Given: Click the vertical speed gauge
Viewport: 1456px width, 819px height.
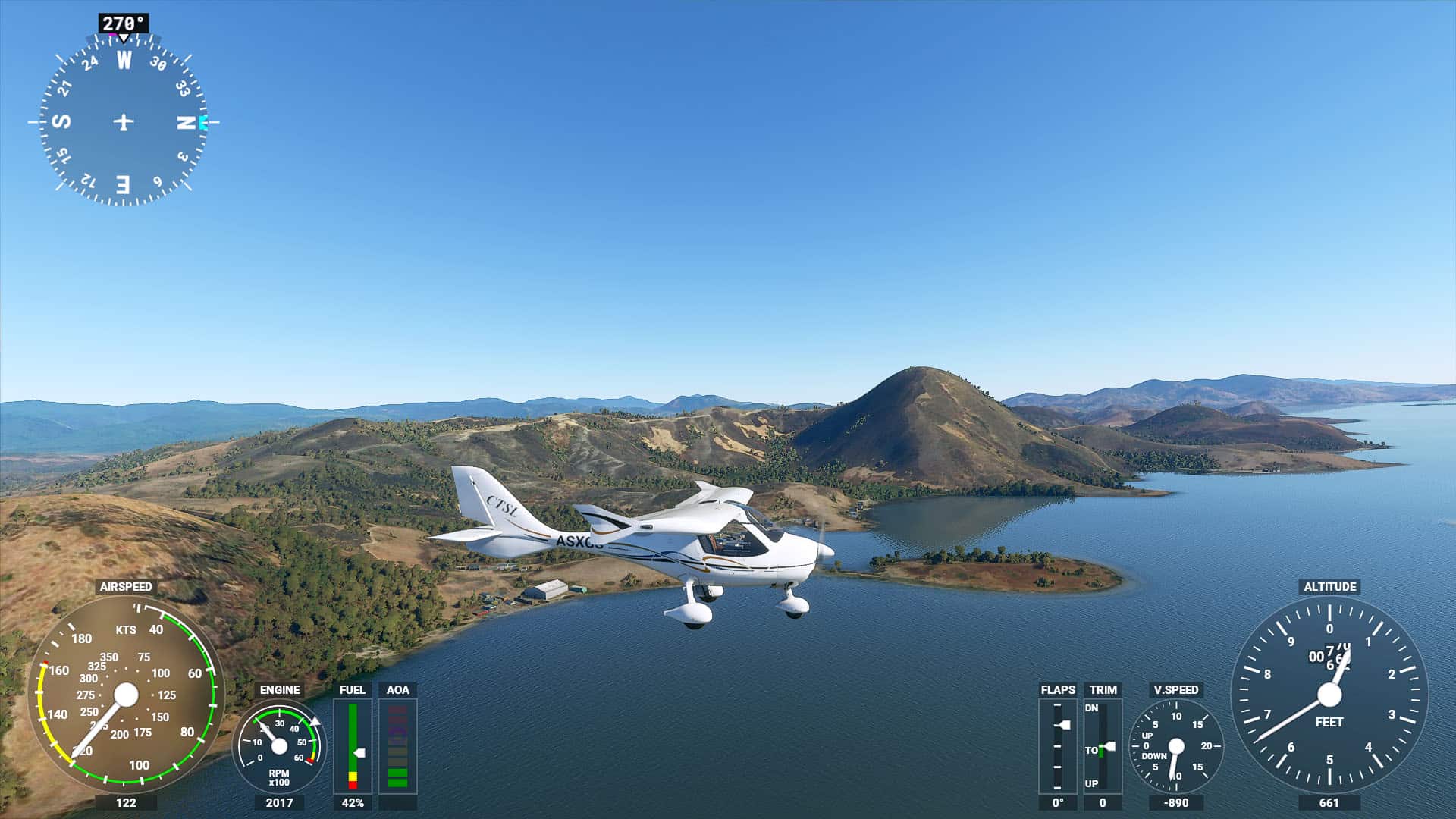Looking at the screenshot, I should pos(1175,746).
